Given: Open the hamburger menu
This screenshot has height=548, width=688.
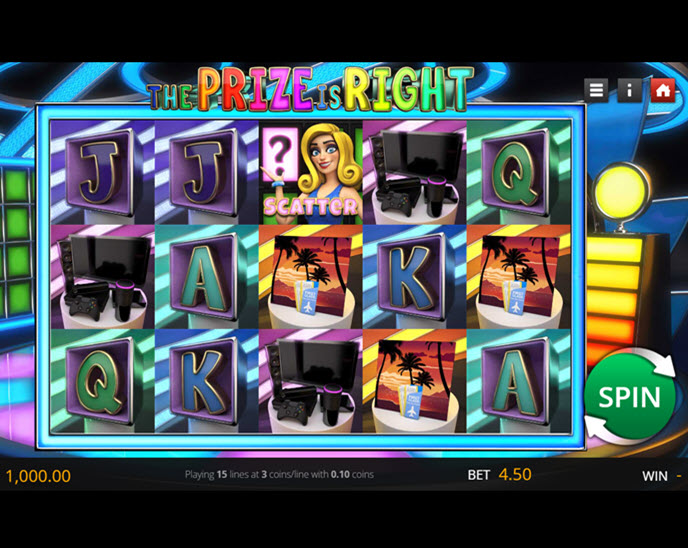Looking at the screenshot, I should coord(597,90).
